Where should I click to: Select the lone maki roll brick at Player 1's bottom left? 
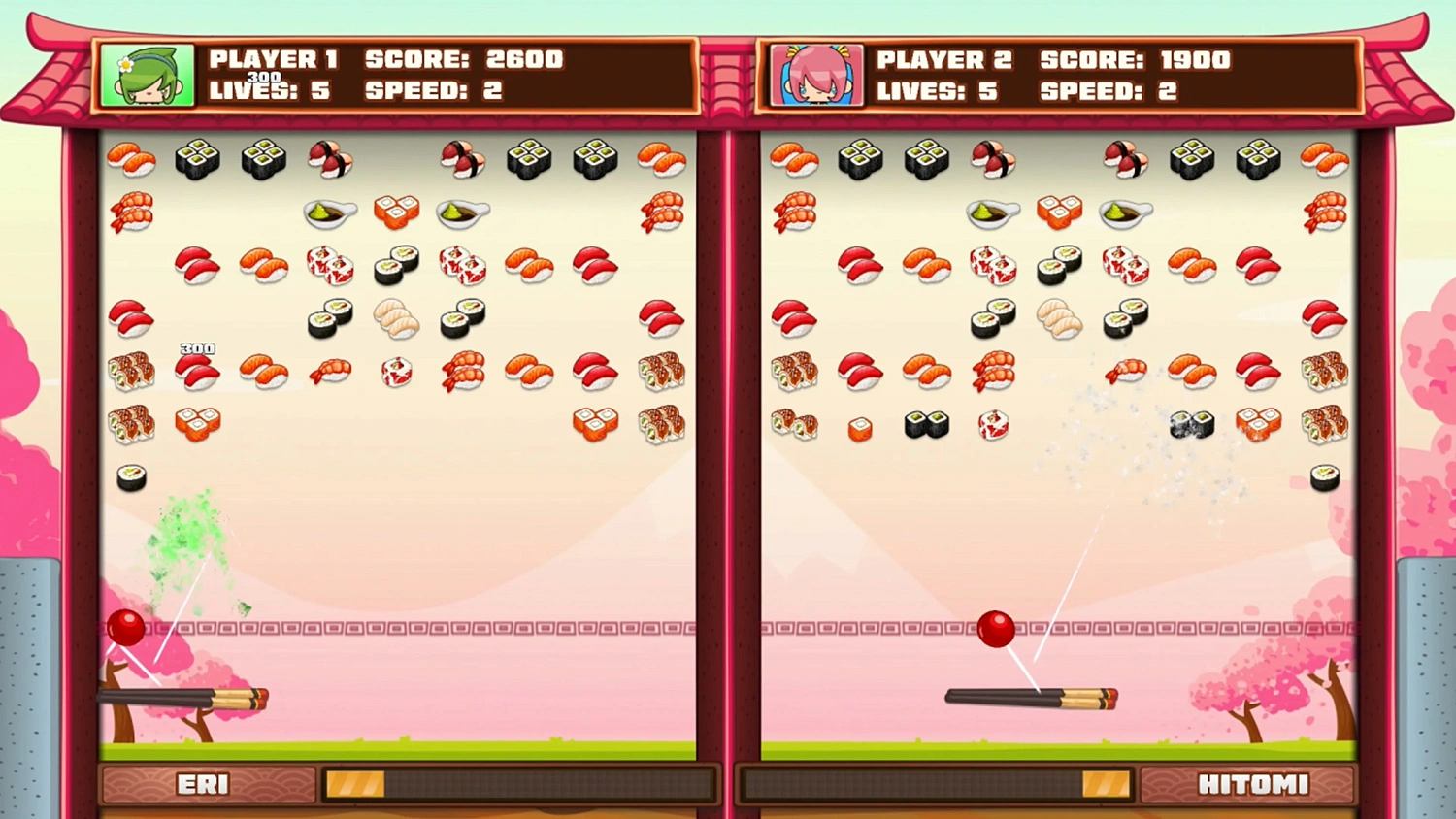click(x=131, y=477)
